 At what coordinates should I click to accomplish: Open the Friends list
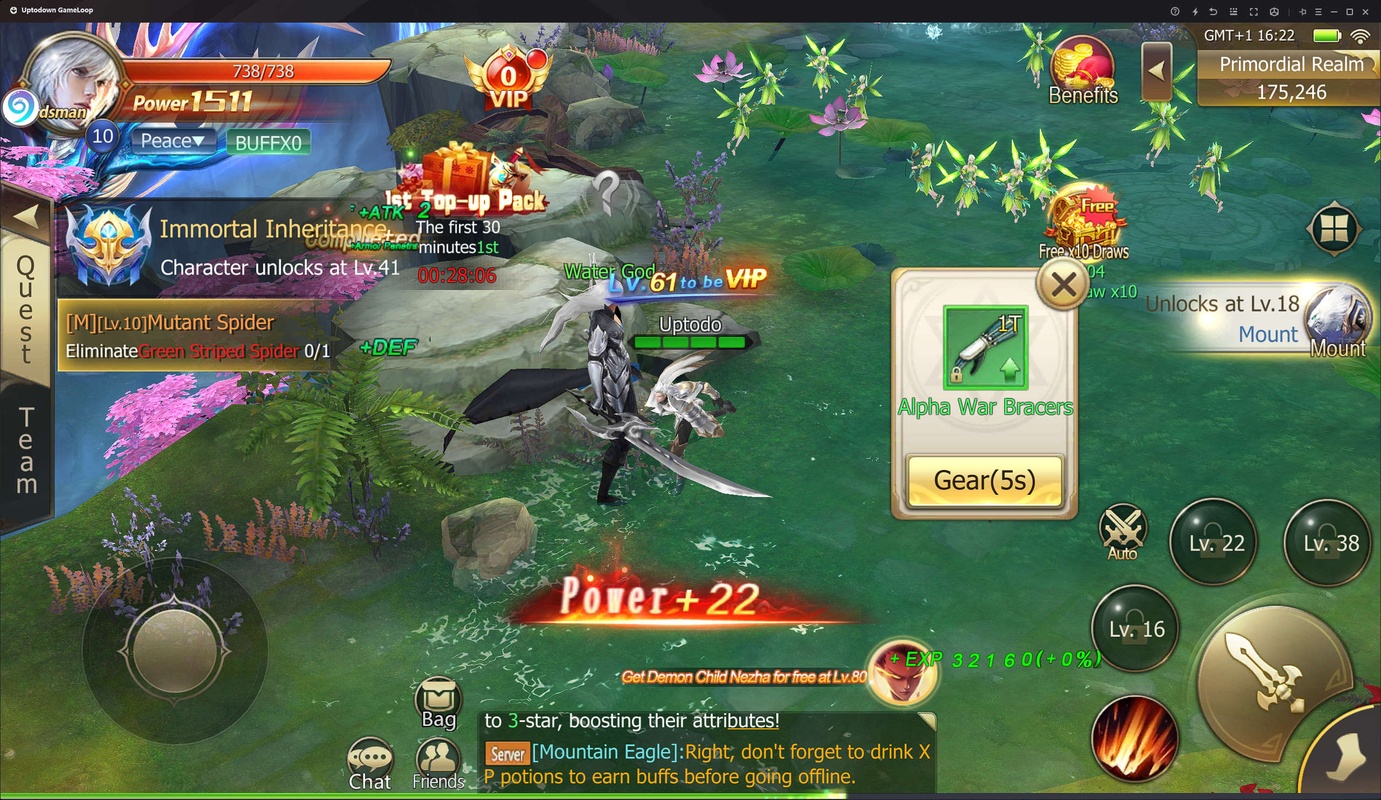point(438,765)
